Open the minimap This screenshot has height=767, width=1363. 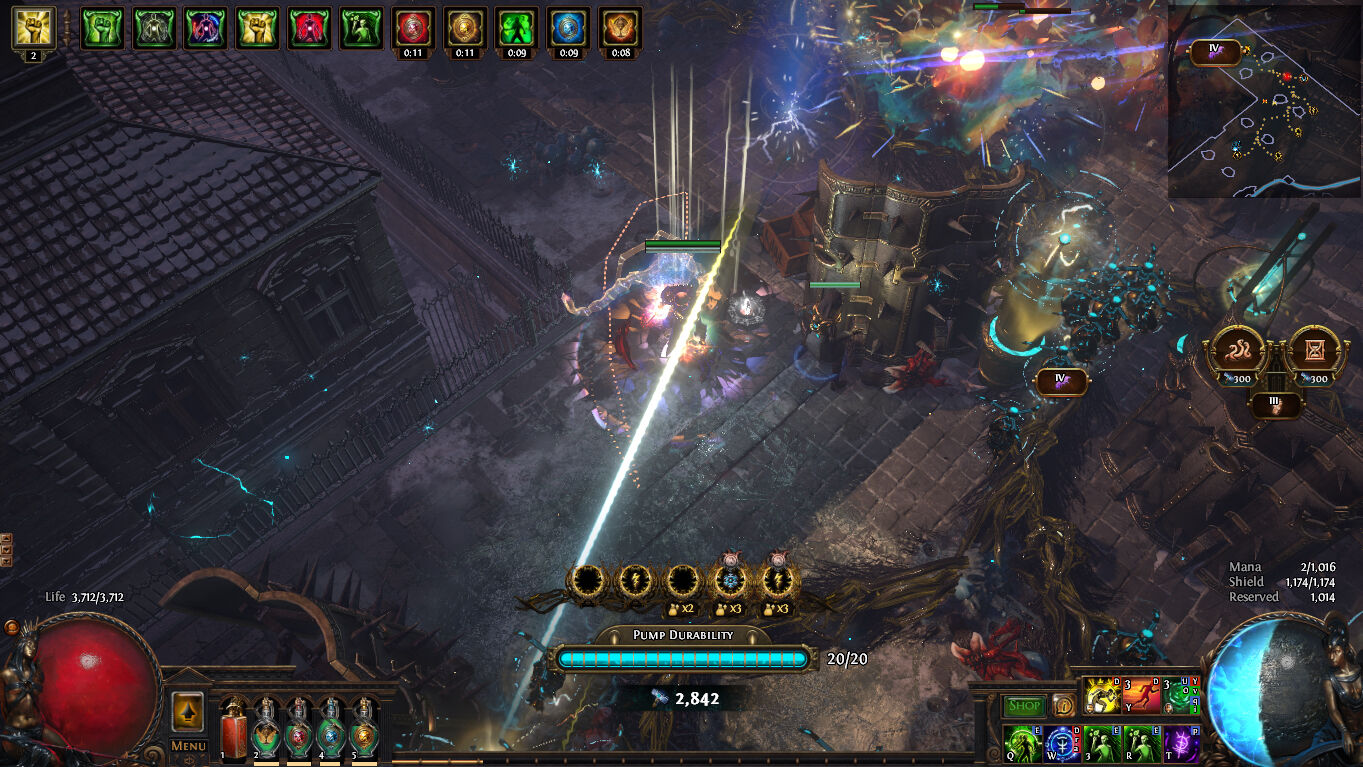(x=1263, y=101)
